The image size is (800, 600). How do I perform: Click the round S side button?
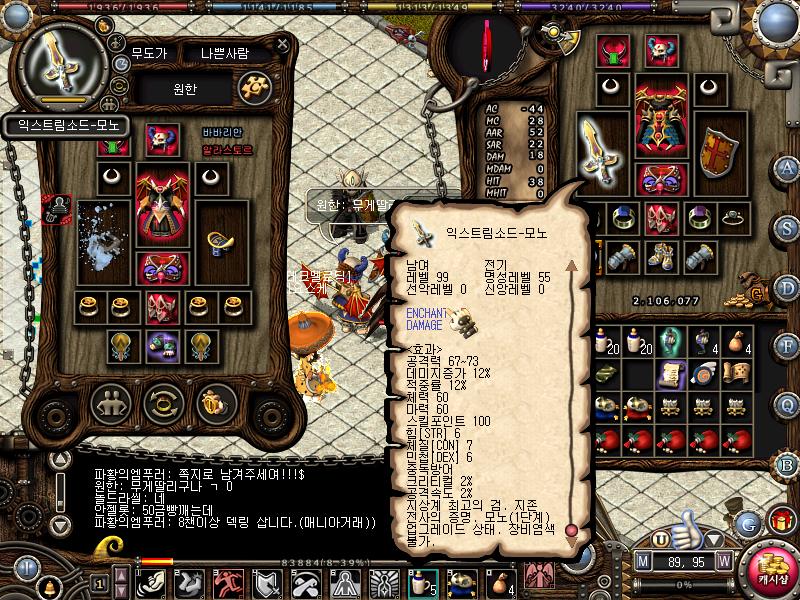[x=787, y=227]
